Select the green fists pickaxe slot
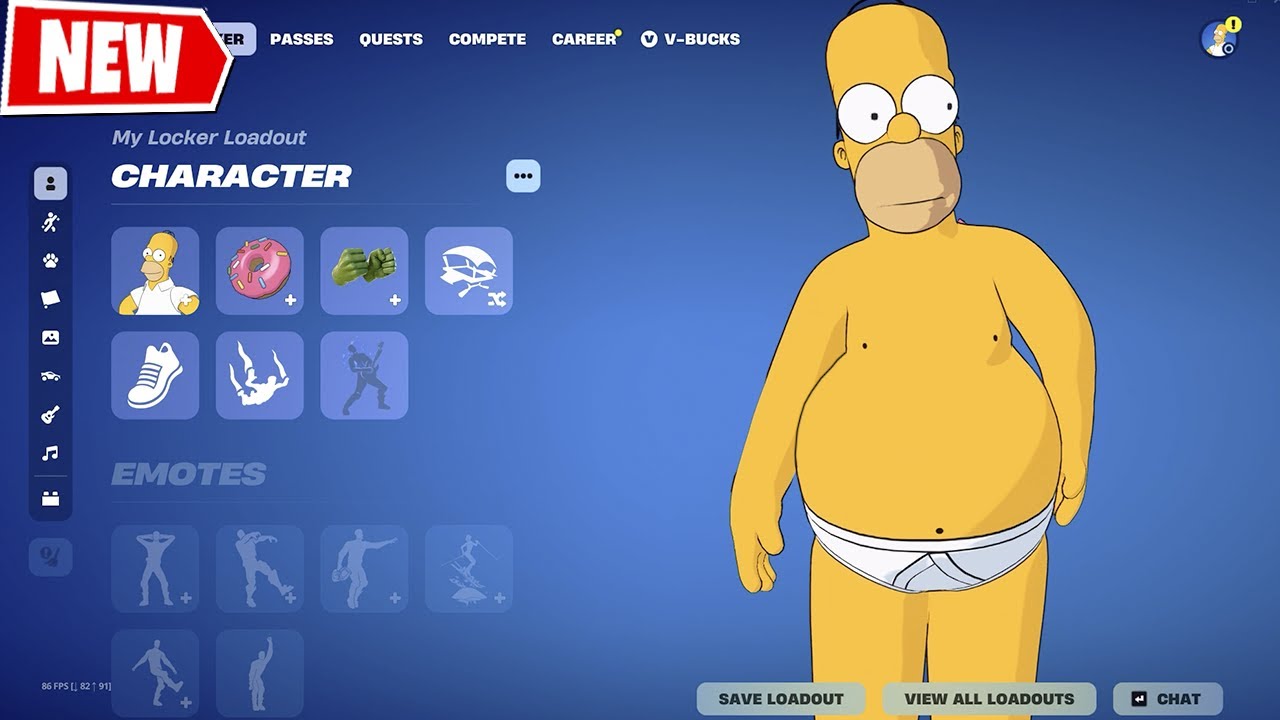1280x720 pixels. tap(364, 271)
